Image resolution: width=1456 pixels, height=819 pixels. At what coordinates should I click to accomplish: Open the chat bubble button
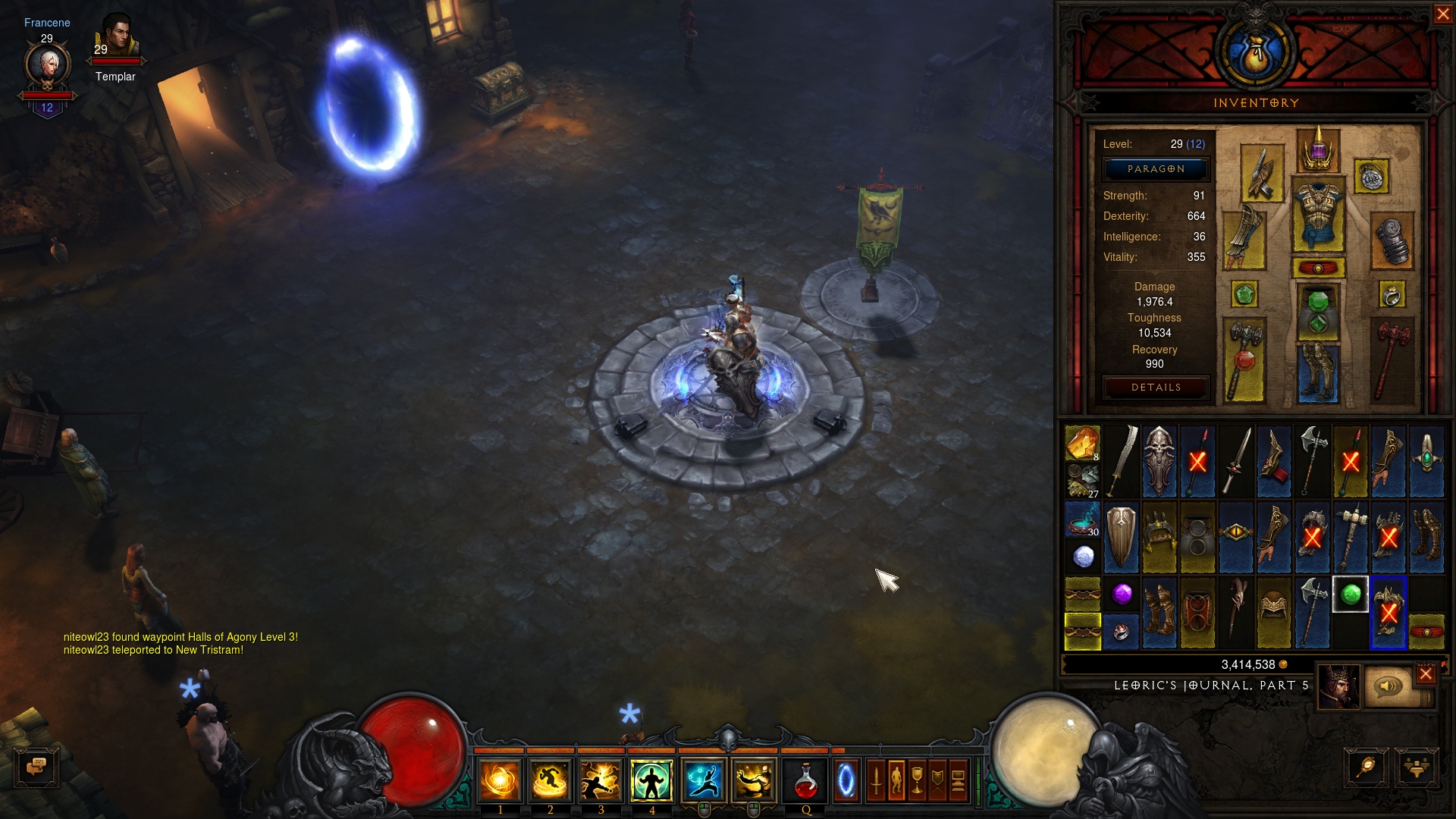(36, 767)
